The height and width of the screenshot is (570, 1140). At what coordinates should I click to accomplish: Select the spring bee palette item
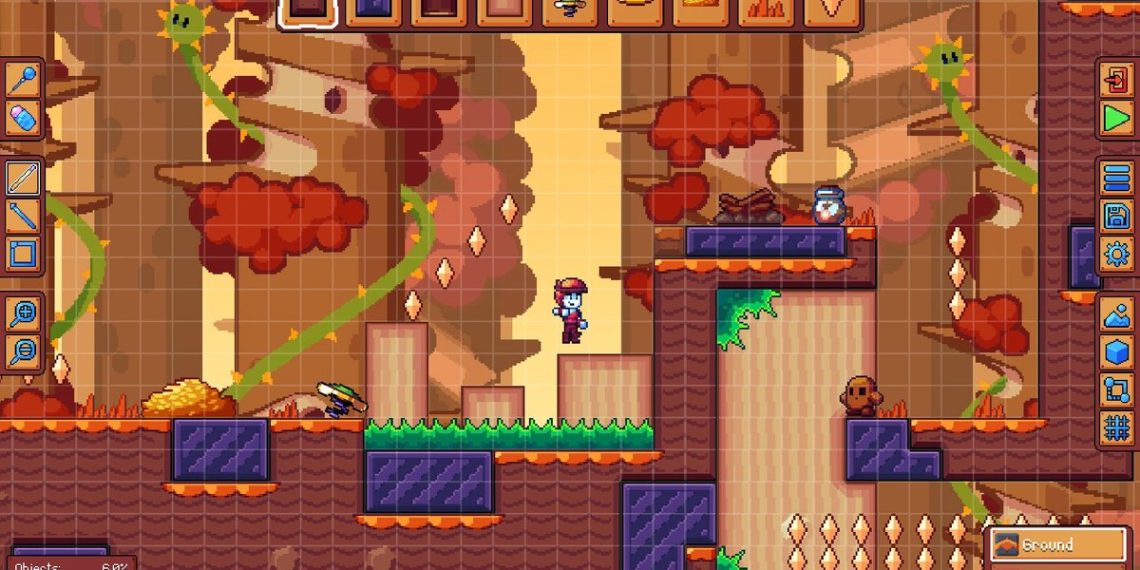(x=568, y=10)
